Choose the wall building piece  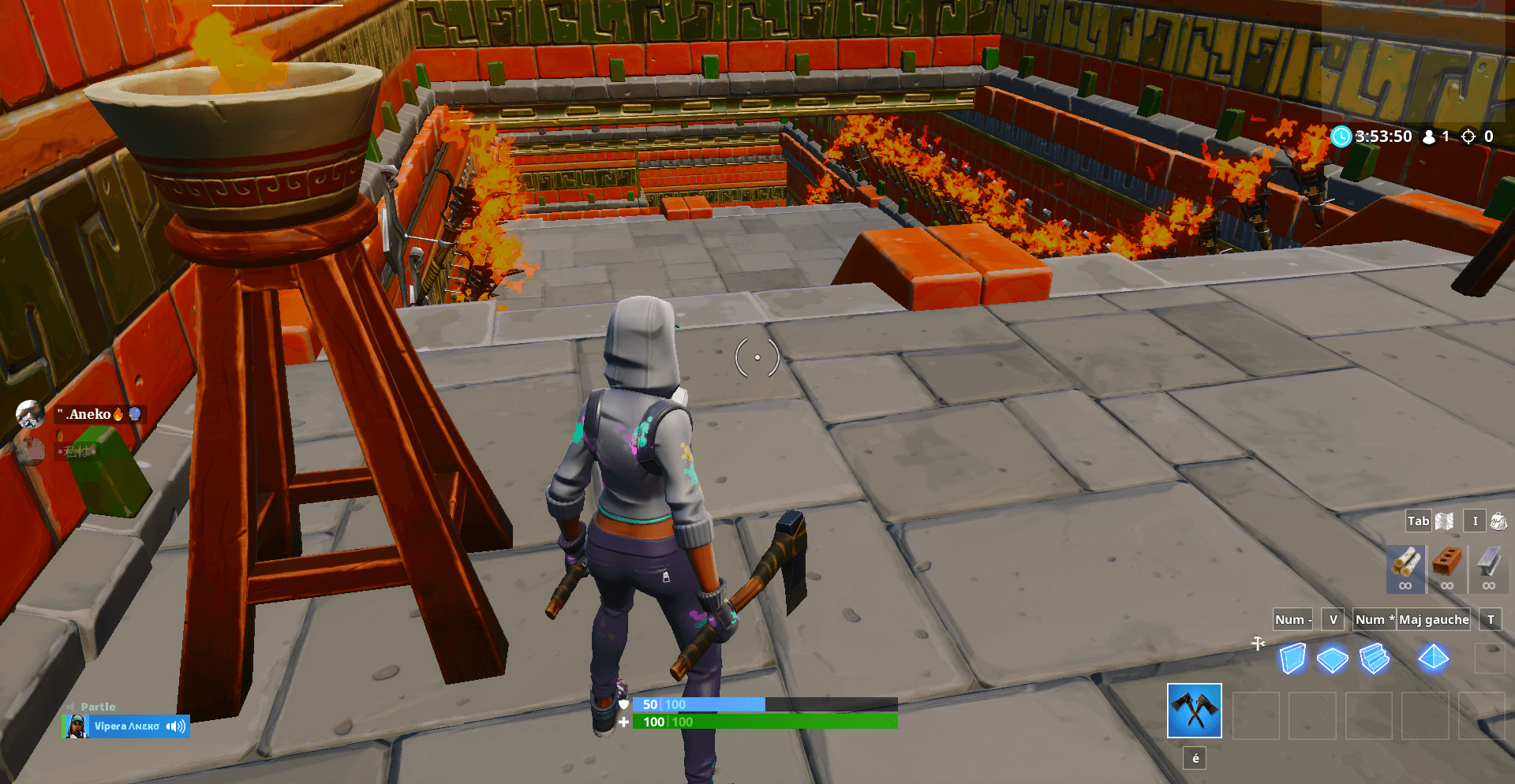coord(1292,659)
